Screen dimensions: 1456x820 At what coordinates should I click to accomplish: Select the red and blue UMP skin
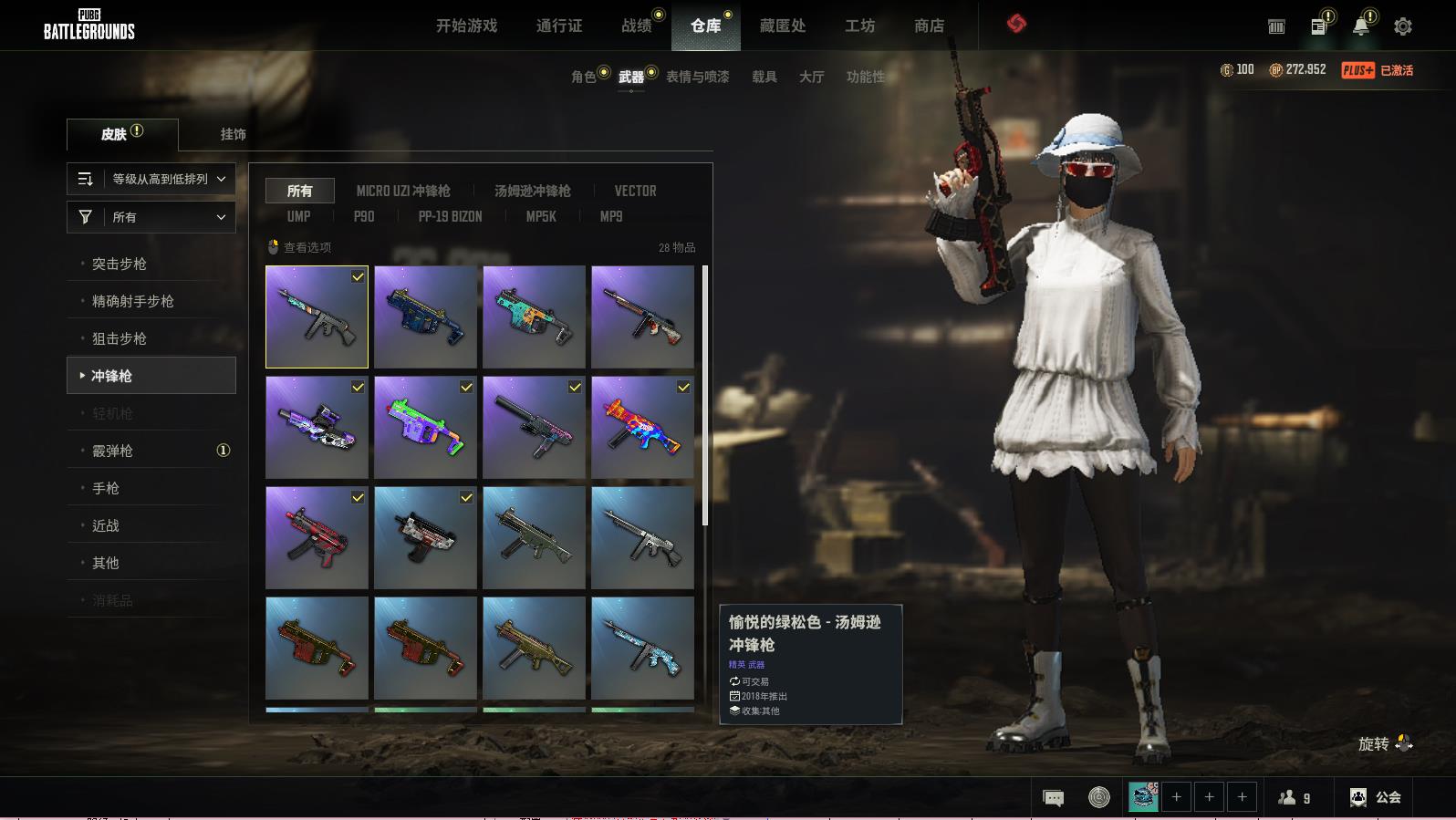(642, 428)
